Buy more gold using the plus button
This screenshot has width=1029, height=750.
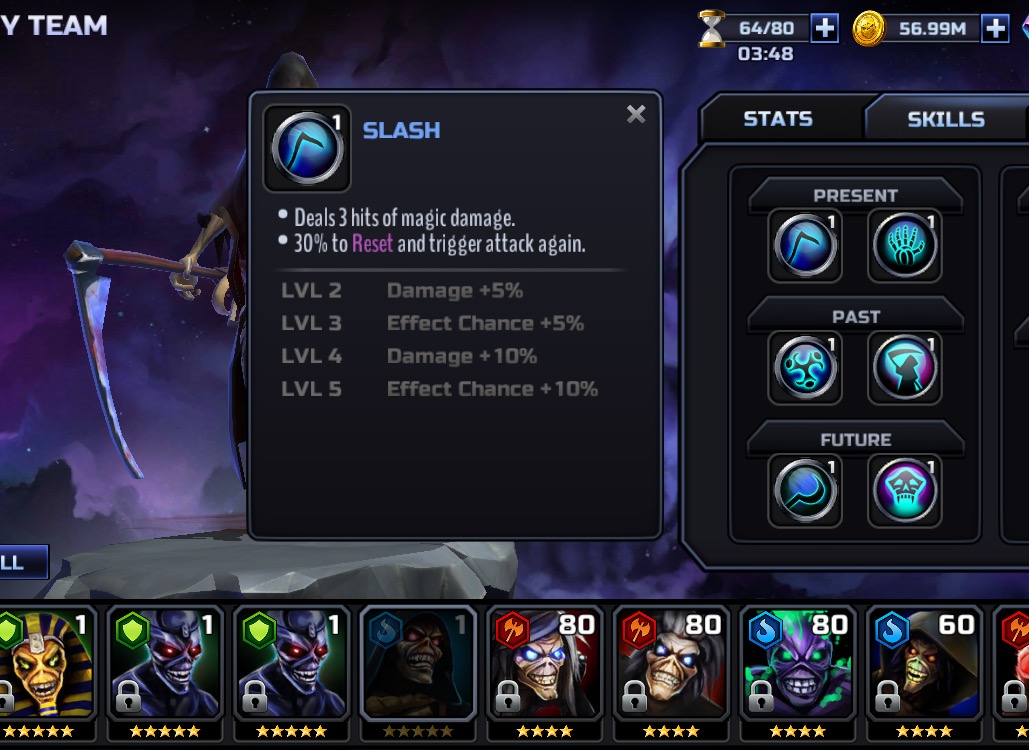(995, 28)
